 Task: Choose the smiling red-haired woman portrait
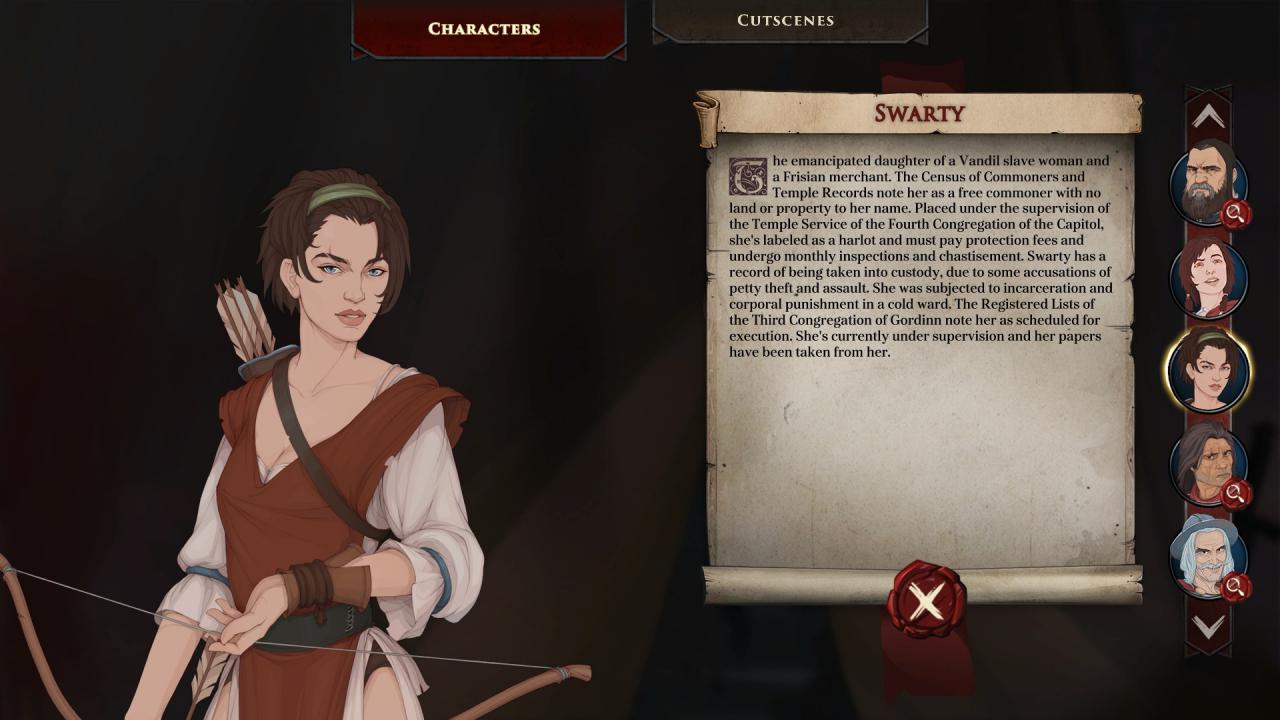[x=1208, y=277]
